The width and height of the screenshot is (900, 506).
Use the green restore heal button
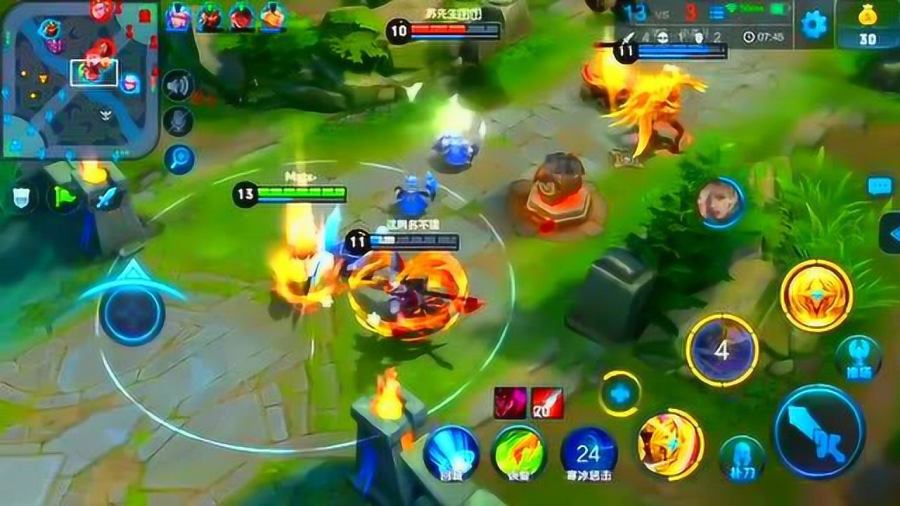pos(518,452)
